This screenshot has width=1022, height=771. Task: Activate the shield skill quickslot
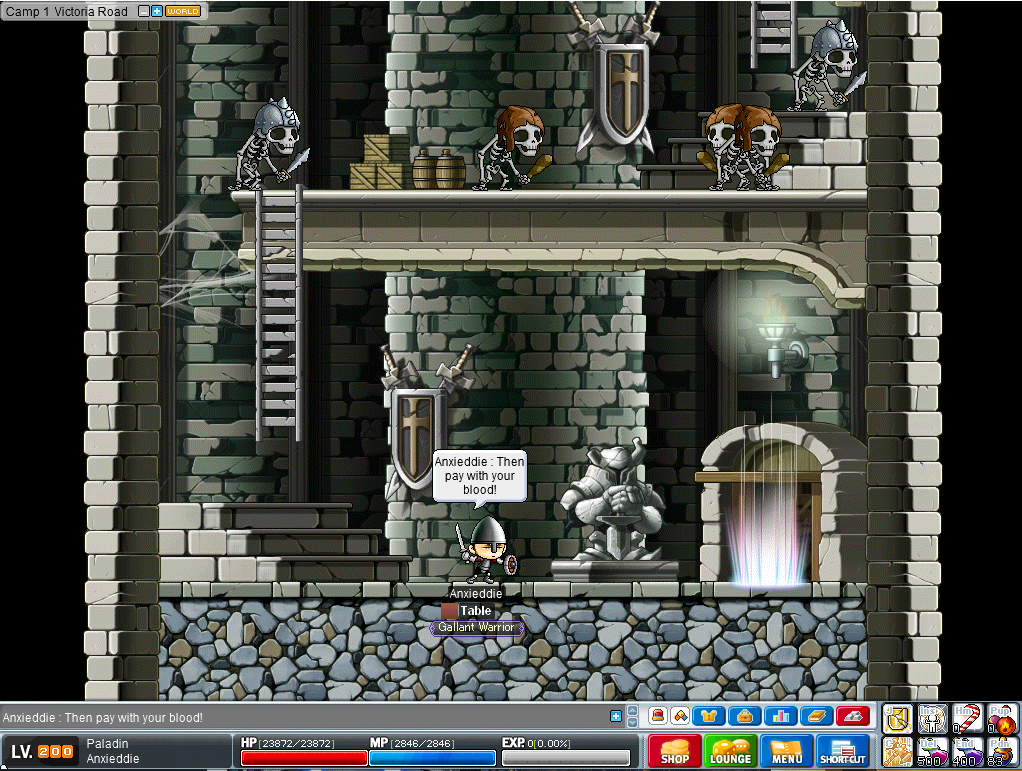(896, 718)
